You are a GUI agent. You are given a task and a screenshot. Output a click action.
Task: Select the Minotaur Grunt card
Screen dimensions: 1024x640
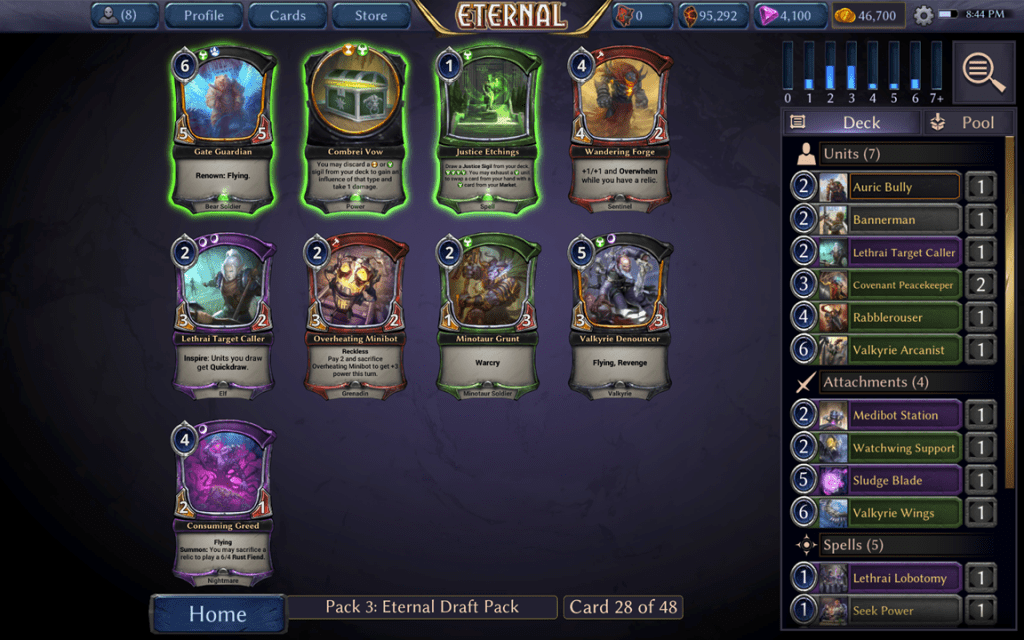pyautogui.click(x=490, y=314)
